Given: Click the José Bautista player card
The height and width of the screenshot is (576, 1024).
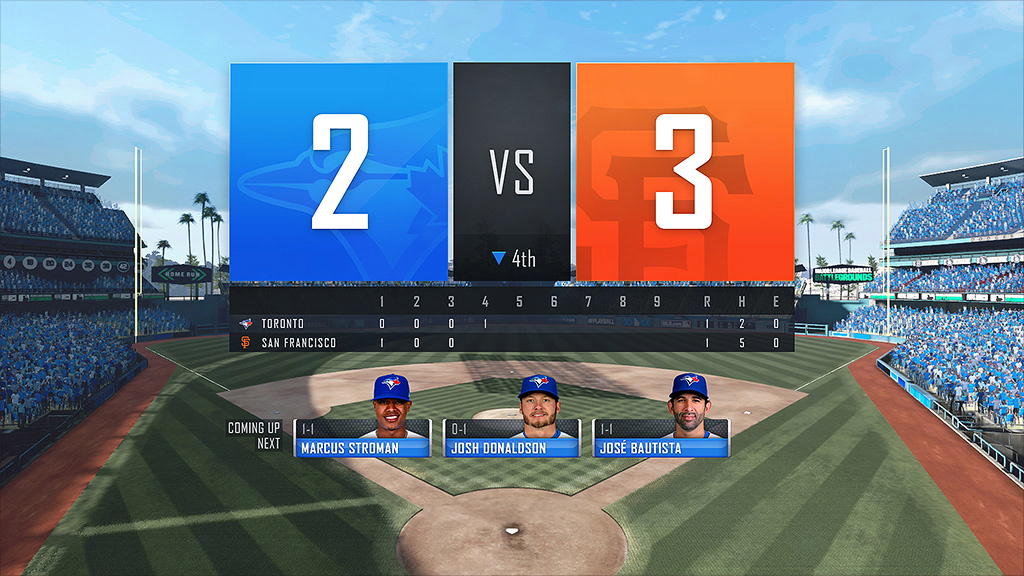Looking at the screenshot, I should point(661,437).
